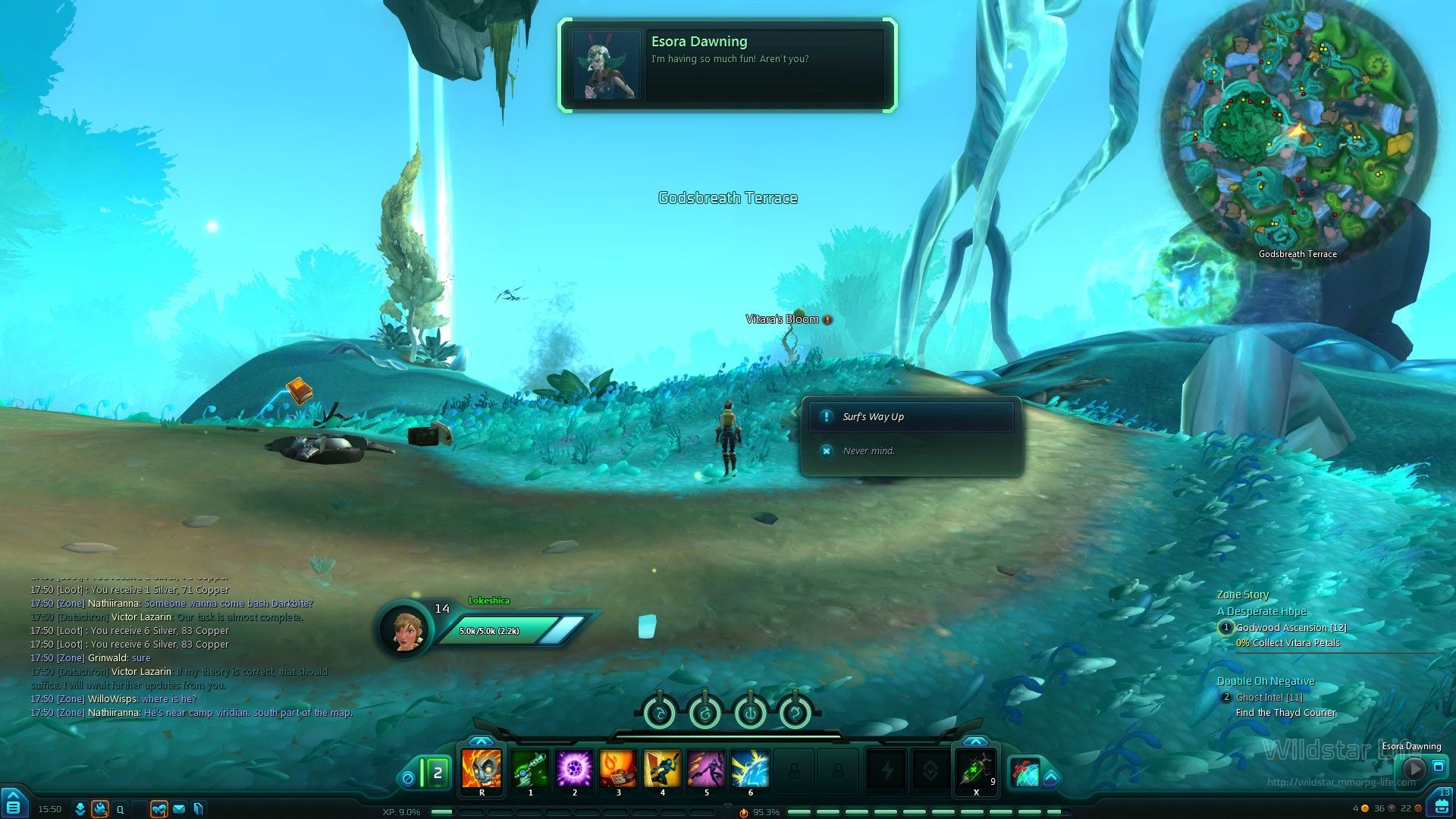
Task: Click the player portrait of Lokeshica
Action: [x=404, y=629]
